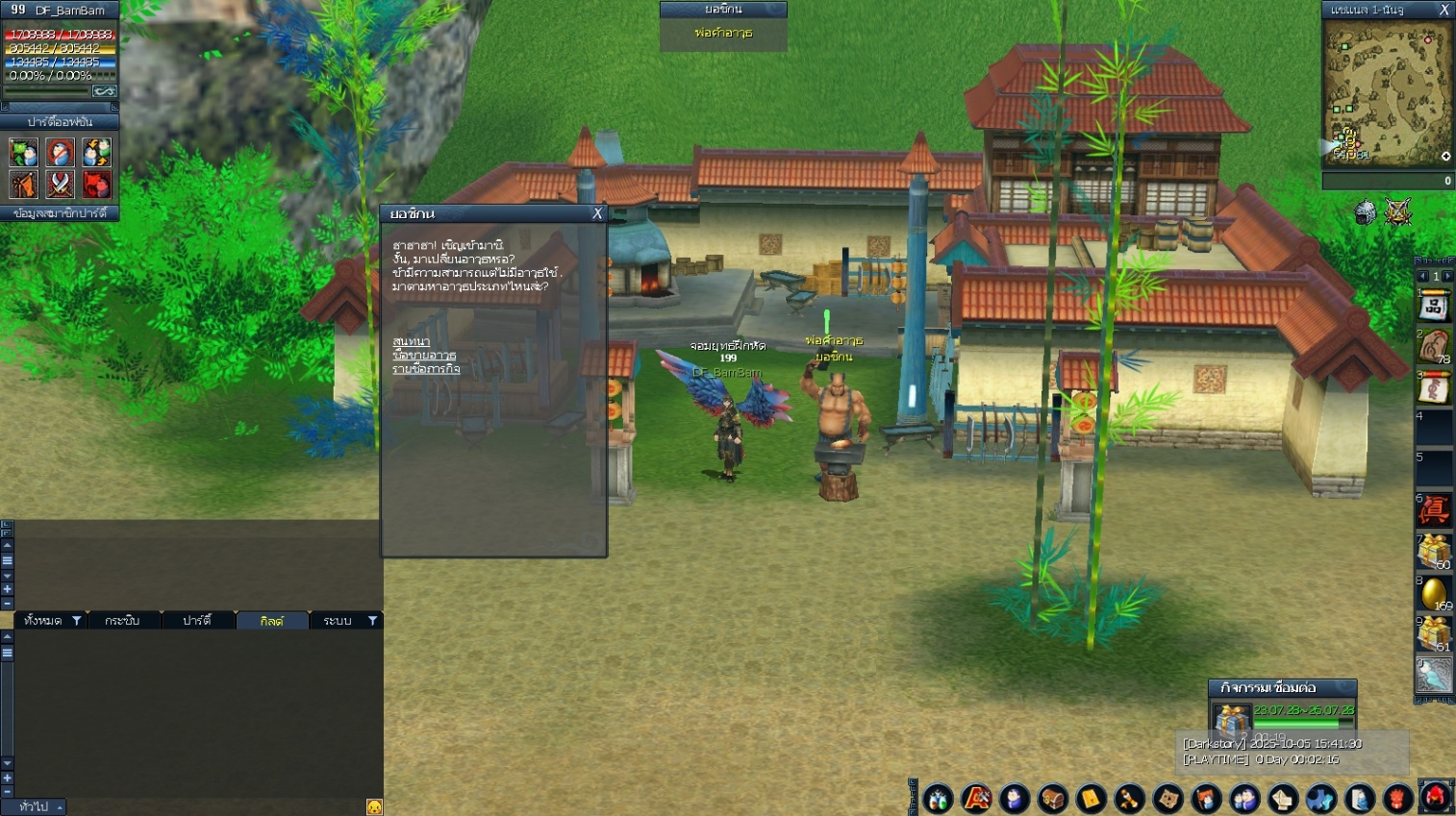The width and height of the screenshot is (1456, 816).
Task: Open the ข้อมูลสมาชิกปาร์ตี้ party member info
Action: click(60, 213)
